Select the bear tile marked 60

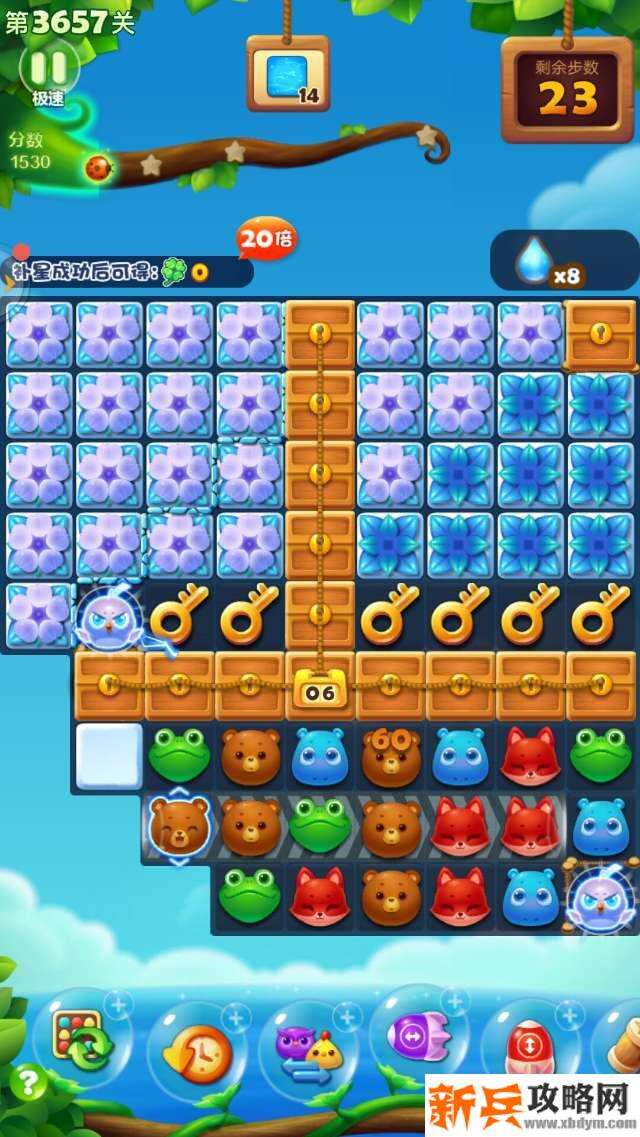coord(390,757)
